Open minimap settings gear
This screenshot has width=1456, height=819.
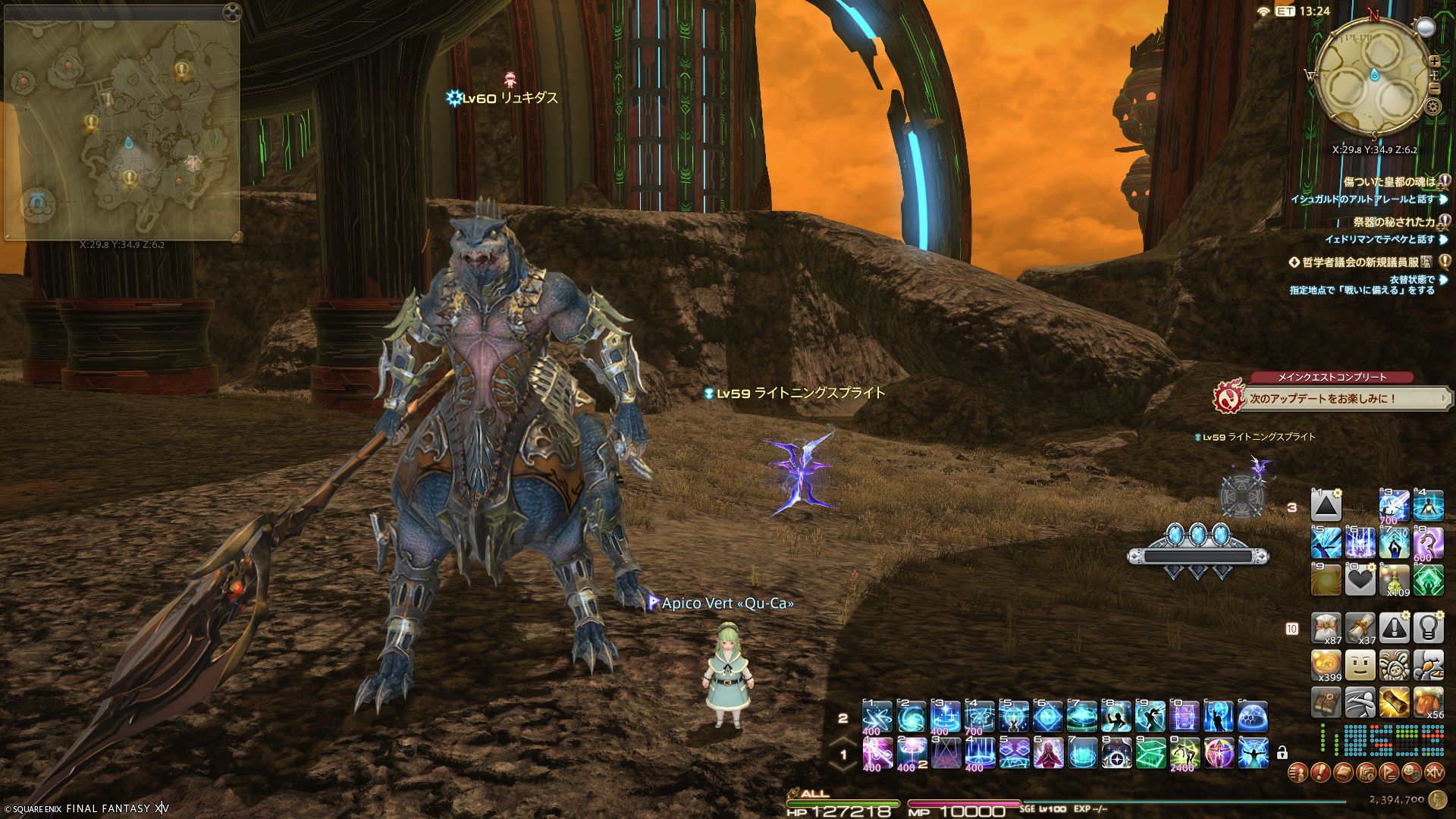click(1432, 106)
